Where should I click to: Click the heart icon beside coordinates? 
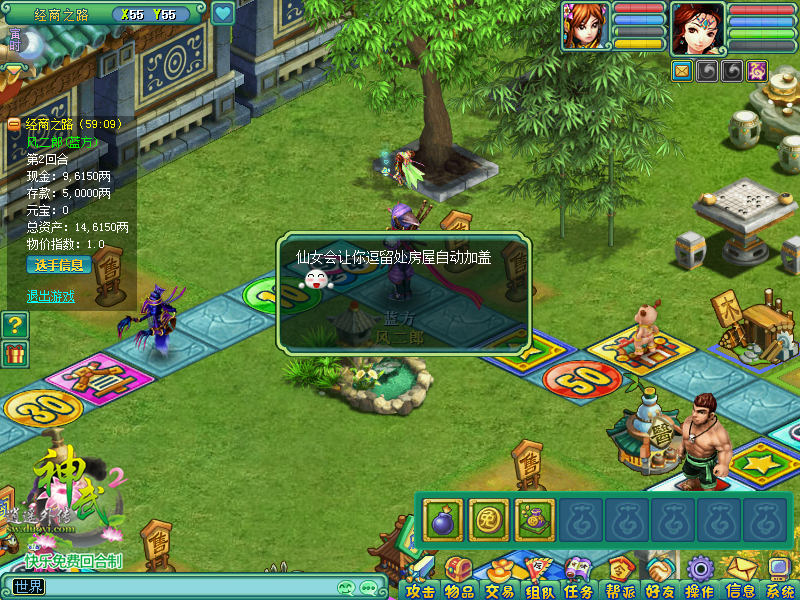click(222, 14)
